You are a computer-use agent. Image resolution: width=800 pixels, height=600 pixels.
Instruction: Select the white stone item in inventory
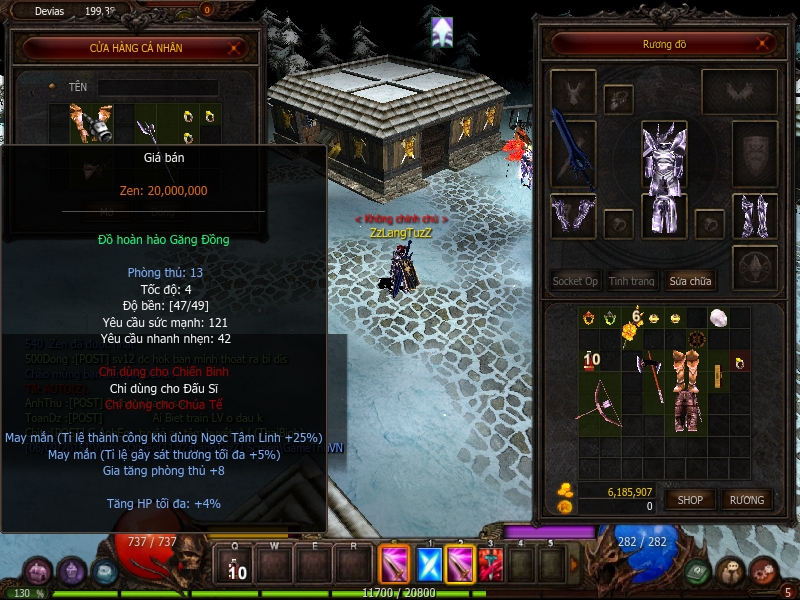(x=717, y=317)
